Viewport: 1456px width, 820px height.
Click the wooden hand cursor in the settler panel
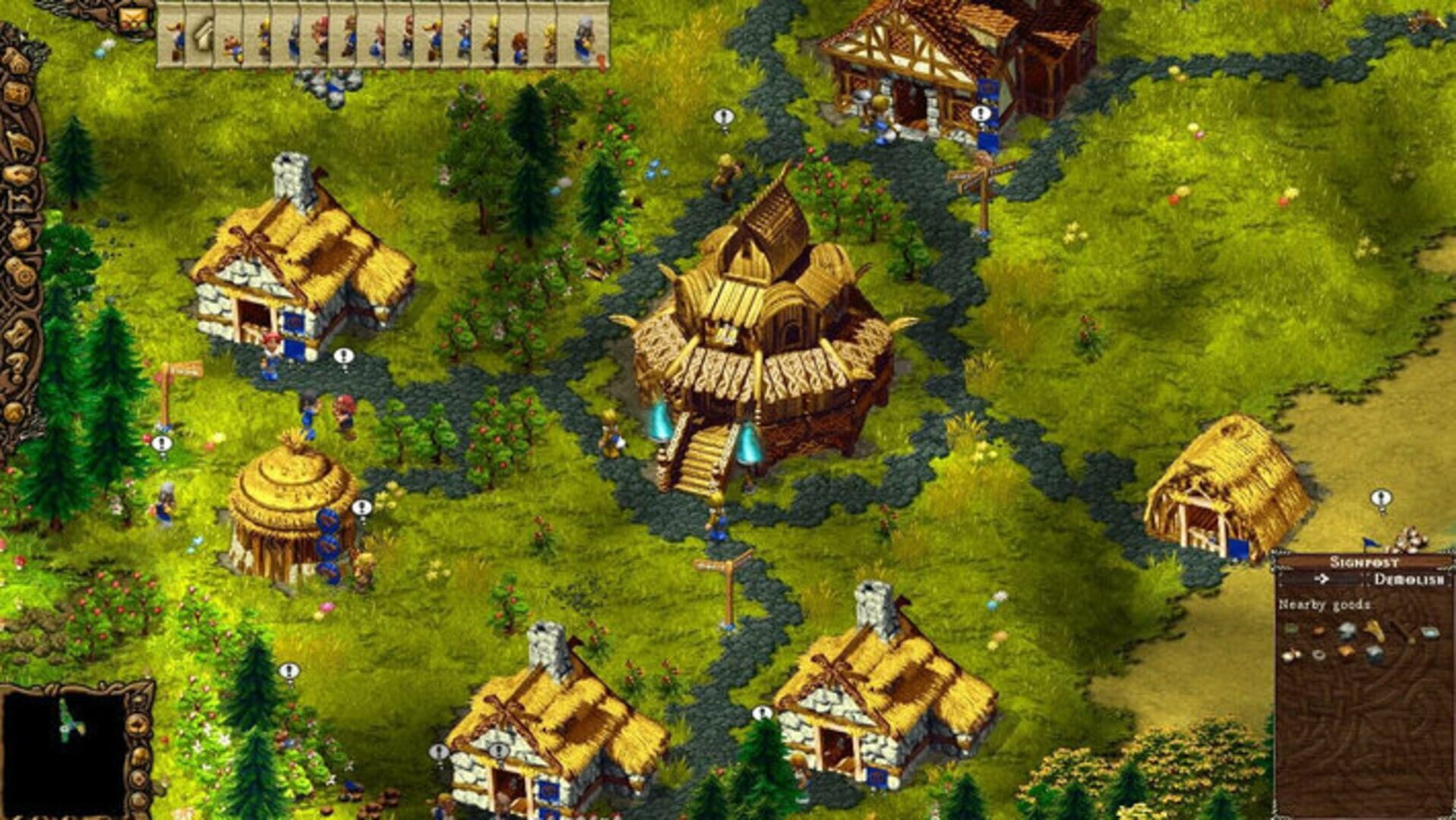click(x=202, y=34)
